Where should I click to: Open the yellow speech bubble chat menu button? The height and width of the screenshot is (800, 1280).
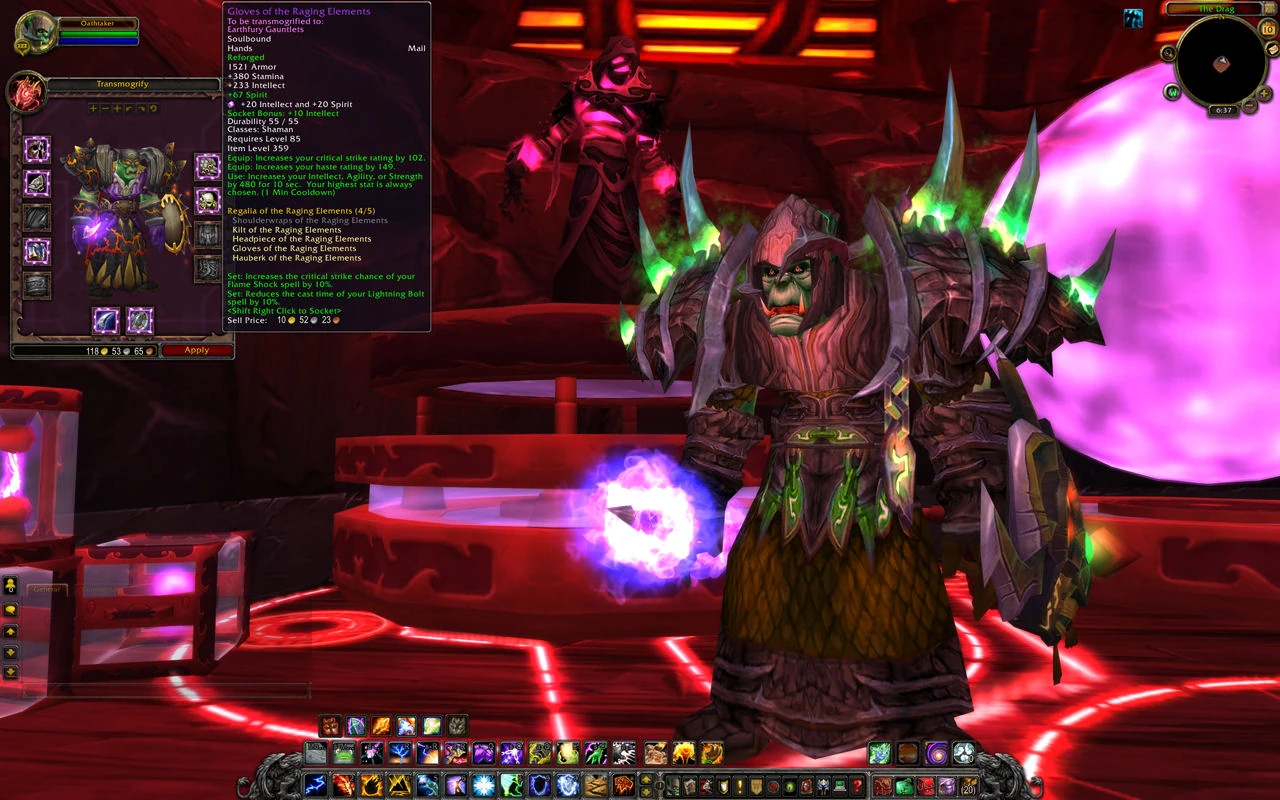click(11, 609)
